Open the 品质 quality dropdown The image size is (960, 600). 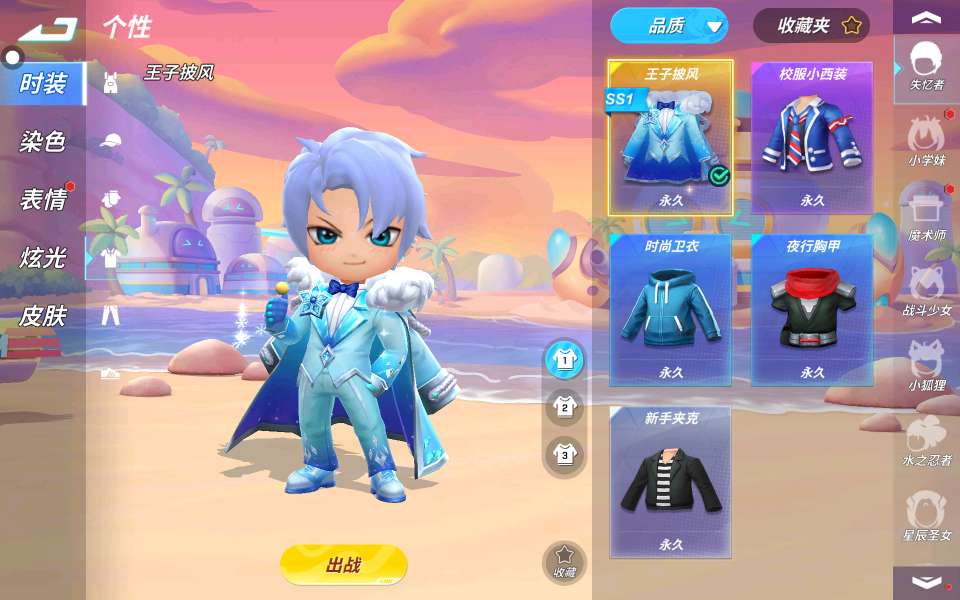(x=669, y=26)
